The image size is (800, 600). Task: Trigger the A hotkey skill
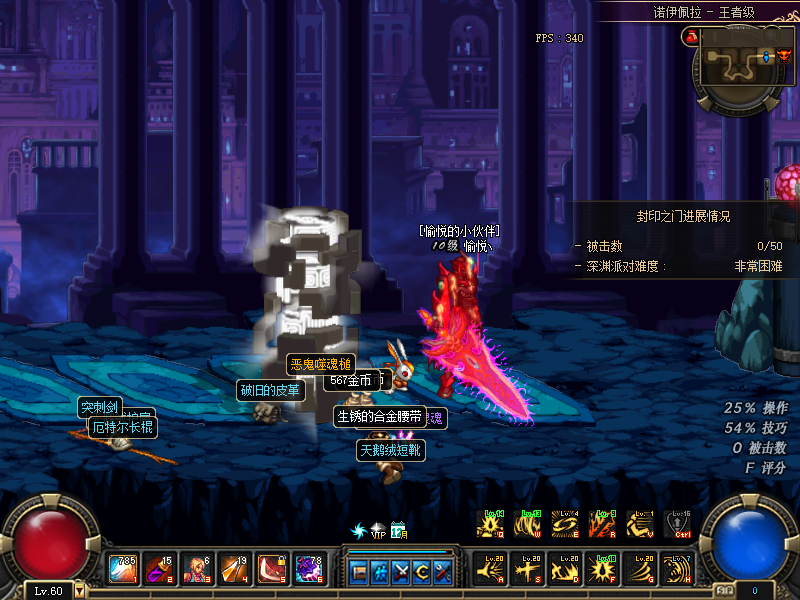click(x=492, y=568)
